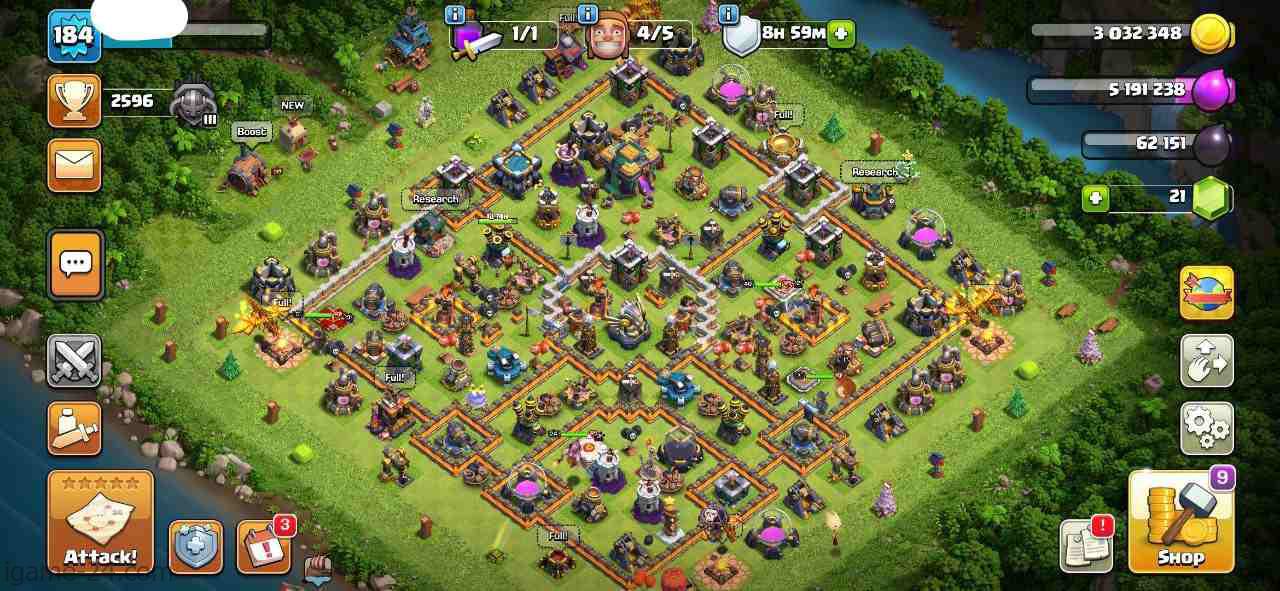Tap the Attack! button
The height and width of the screenshot is (591, 1280).
coord(100,522)
